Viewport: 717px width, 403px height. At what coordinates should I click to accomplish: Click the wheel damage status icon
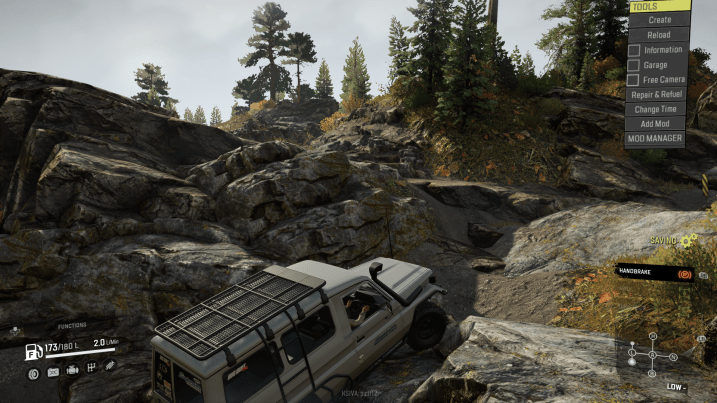point(33,373)
